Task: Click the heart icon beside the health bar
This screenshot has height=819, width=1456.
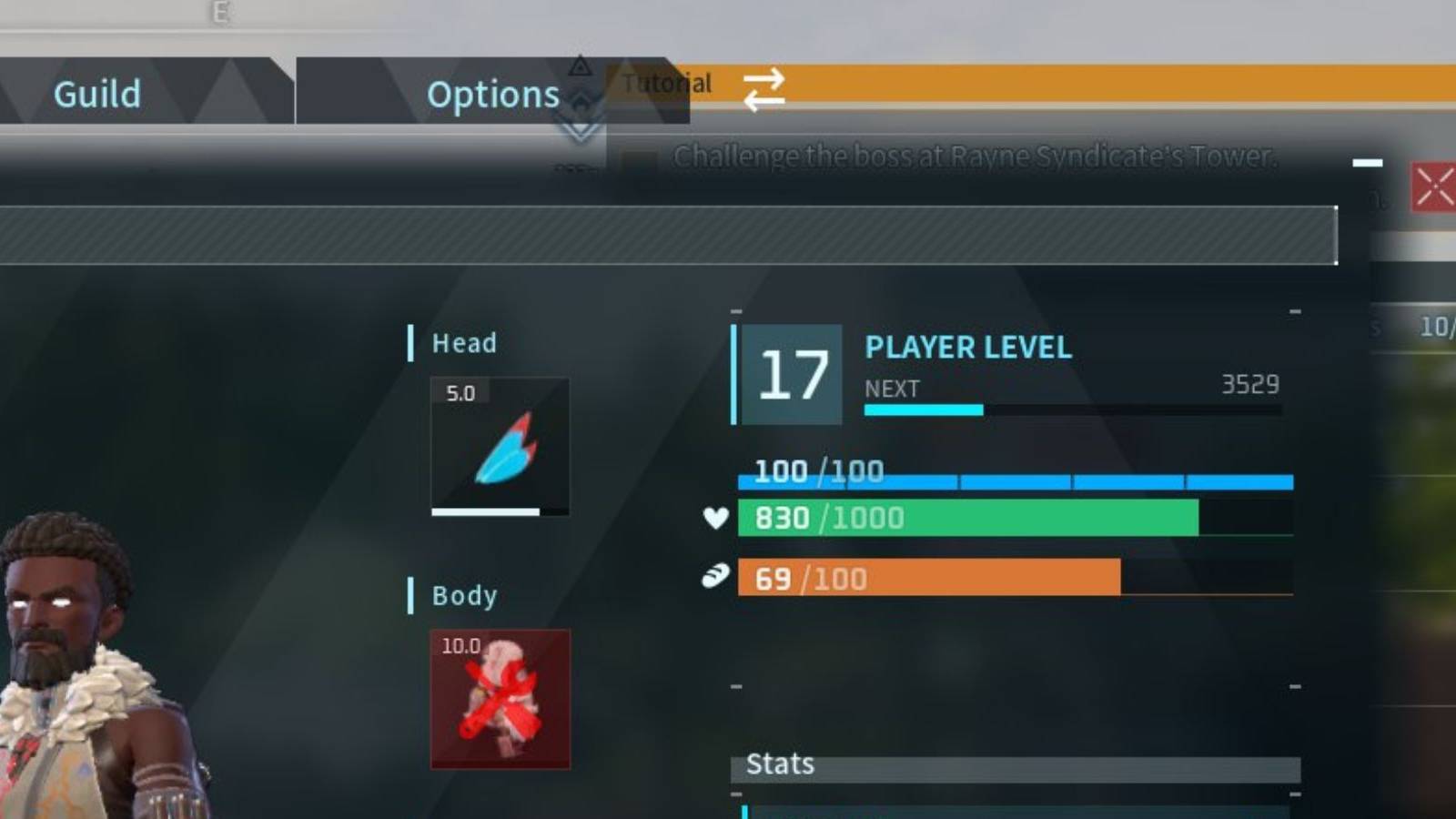Action: point(716,519)
